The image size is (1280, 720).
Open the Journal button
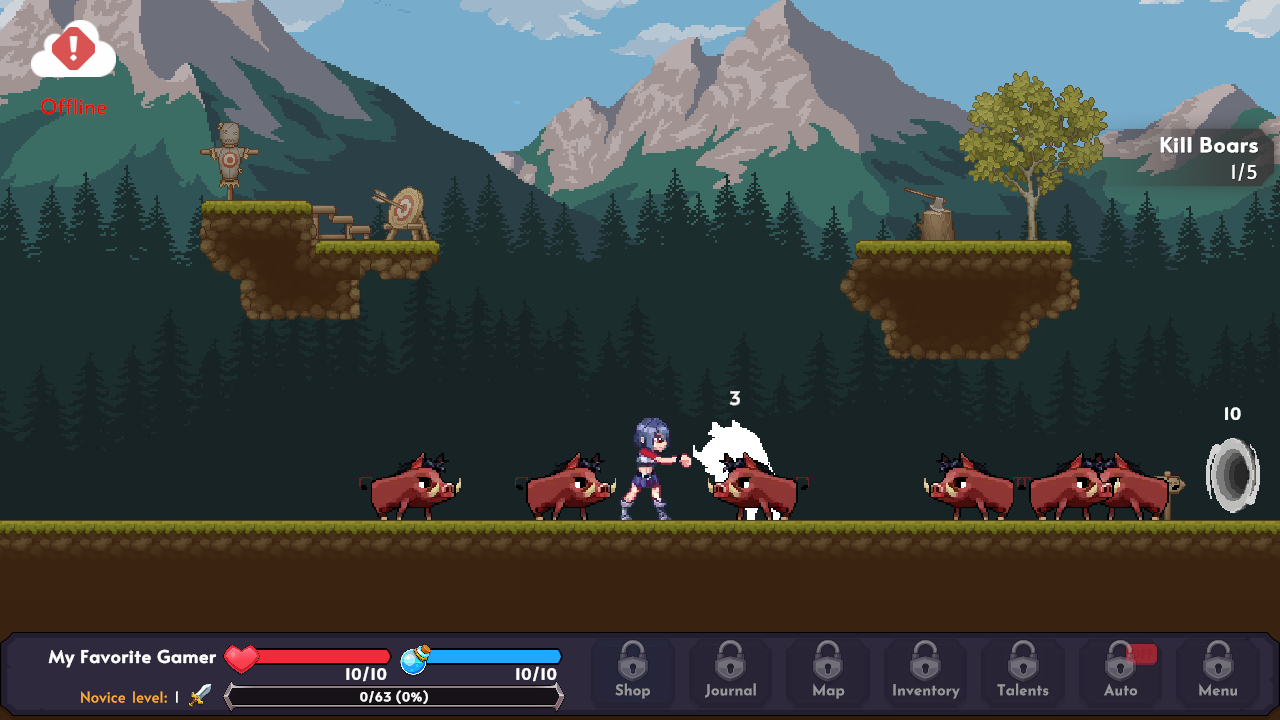(730, 671)
